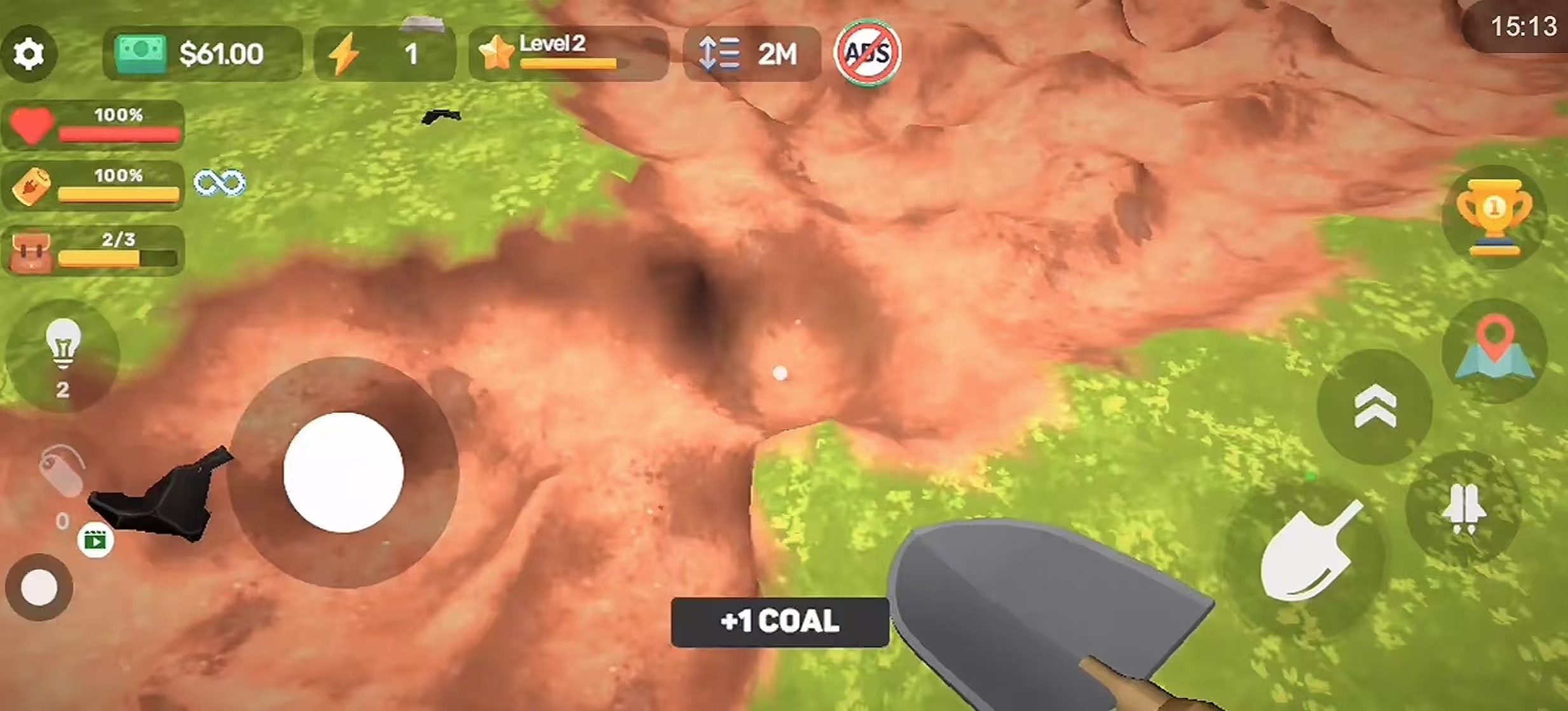Screen dimensions: 1568x711
Task: Tap the lightning bolt energy counter
Action: pos(385,54)
